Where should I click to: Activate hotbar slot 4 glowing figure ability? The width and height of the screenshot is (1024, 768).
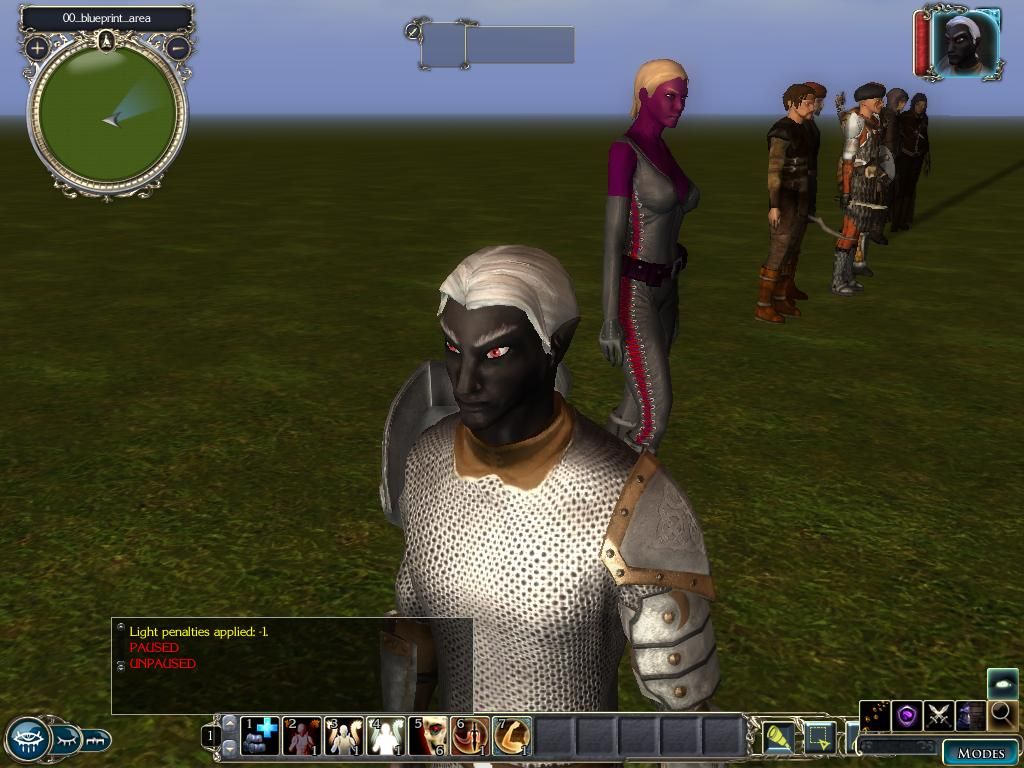[386, 736]
